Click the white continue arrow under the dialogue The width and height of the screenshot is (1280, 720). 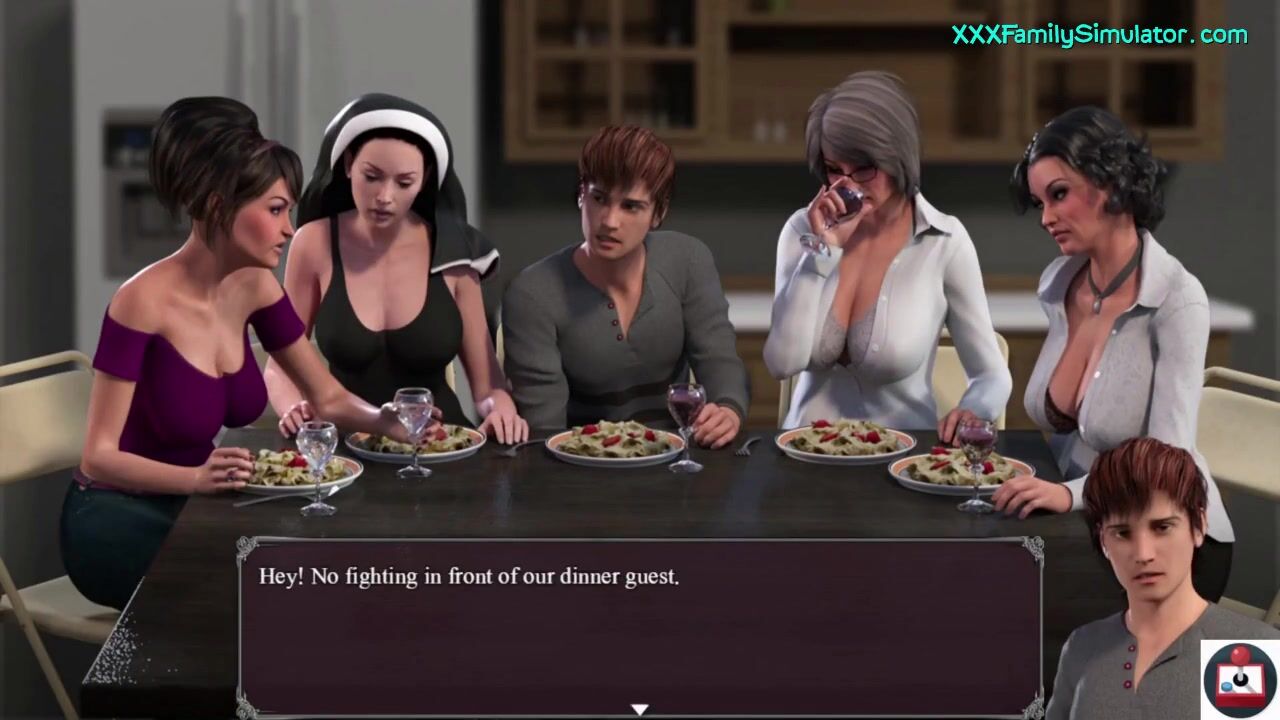coord(640,709)
